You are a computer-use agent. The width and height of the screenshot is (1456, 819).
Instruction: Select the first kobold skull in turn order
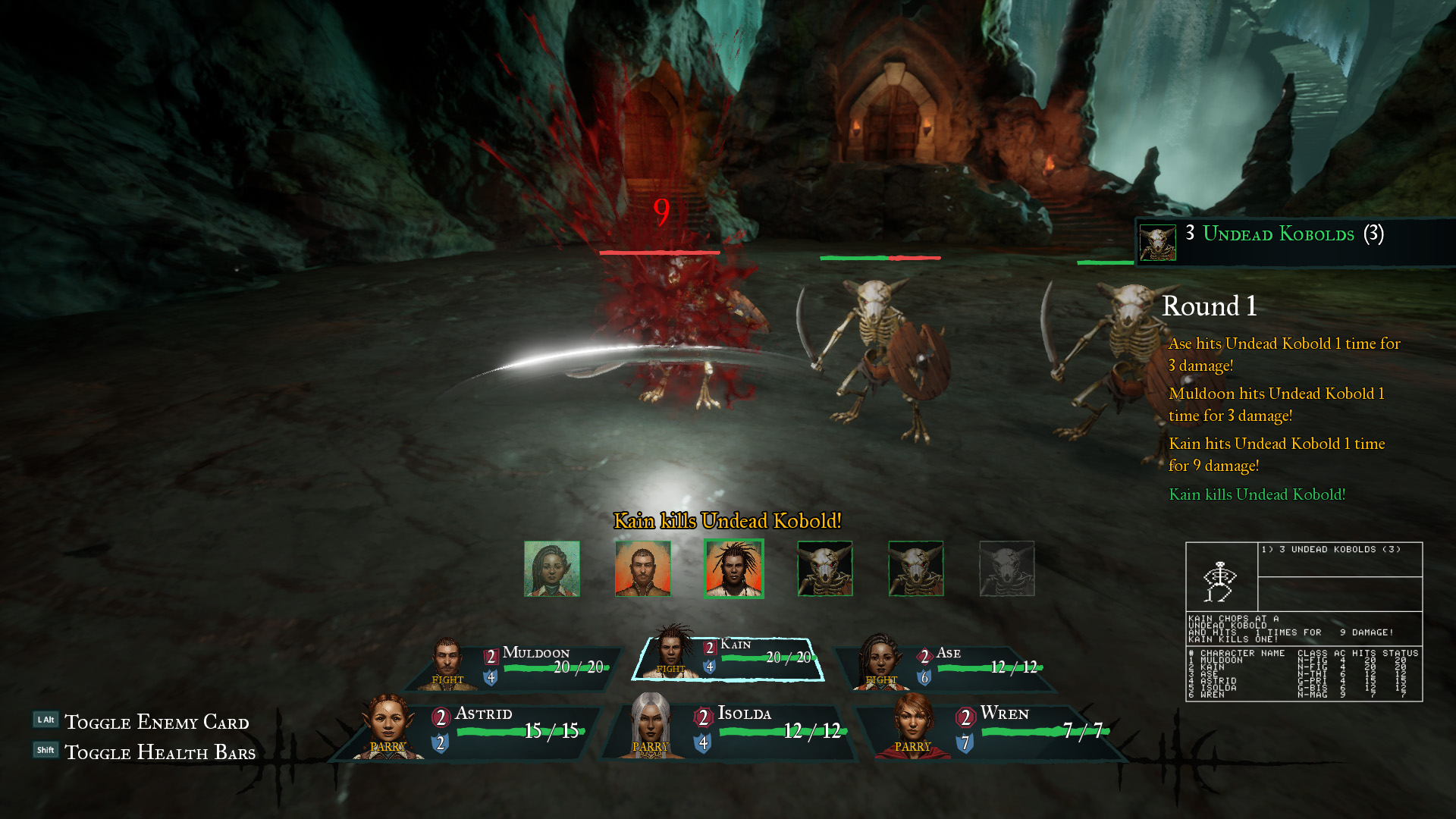point(825,568)
